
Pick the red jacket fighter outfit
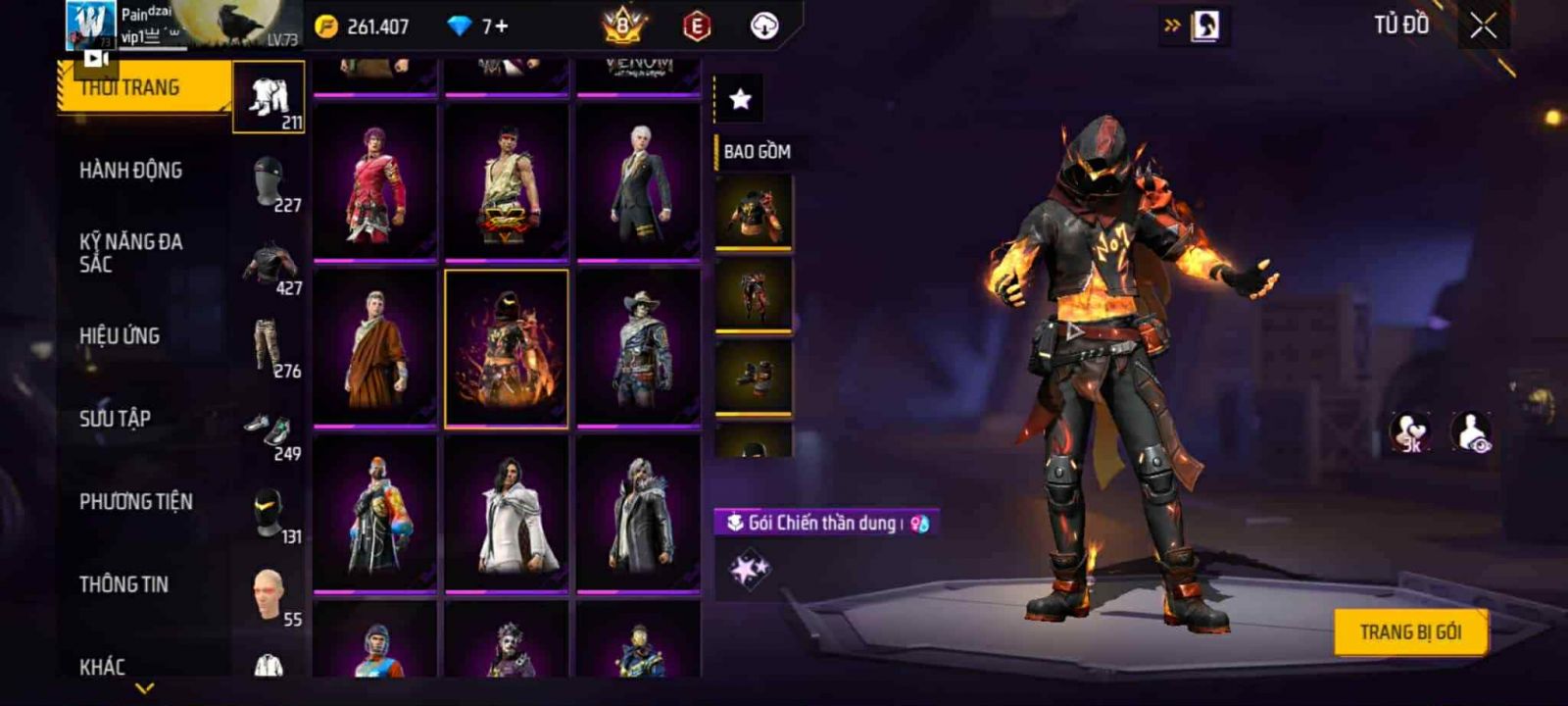tap(375, 182)
